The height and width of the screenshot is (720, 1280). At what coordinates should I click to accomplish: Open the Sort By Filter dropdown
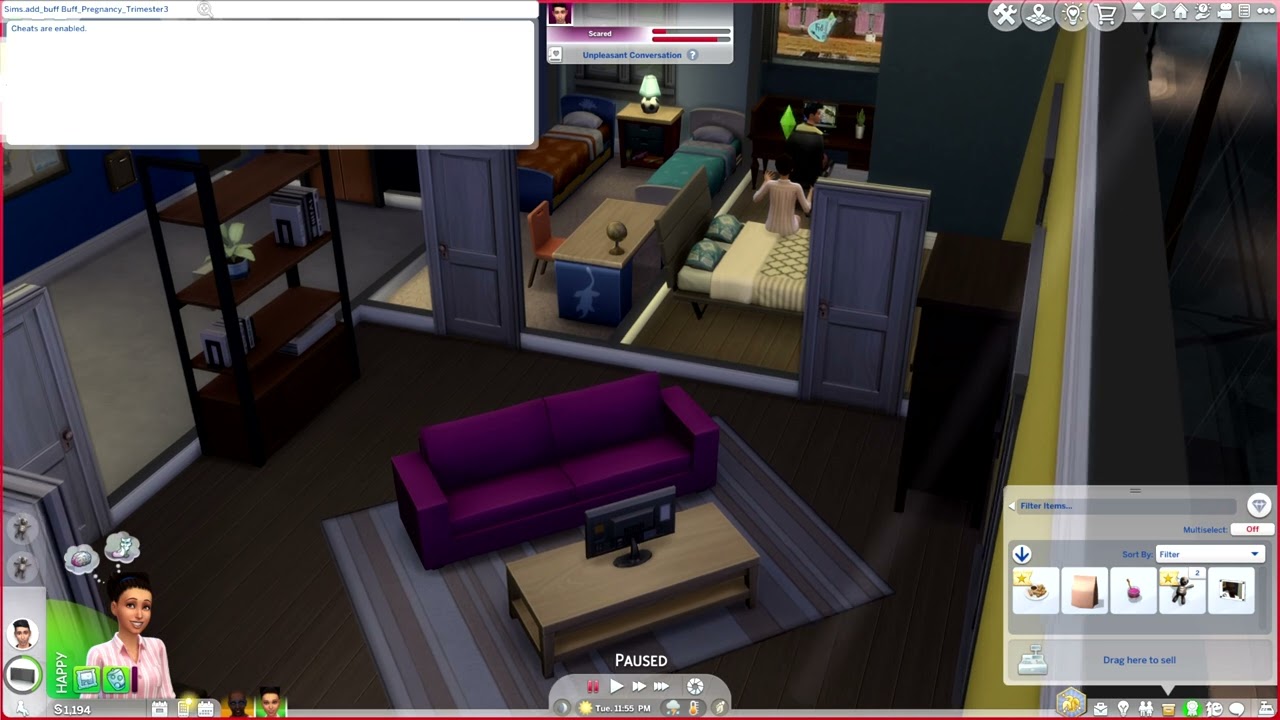(1210, 553)
